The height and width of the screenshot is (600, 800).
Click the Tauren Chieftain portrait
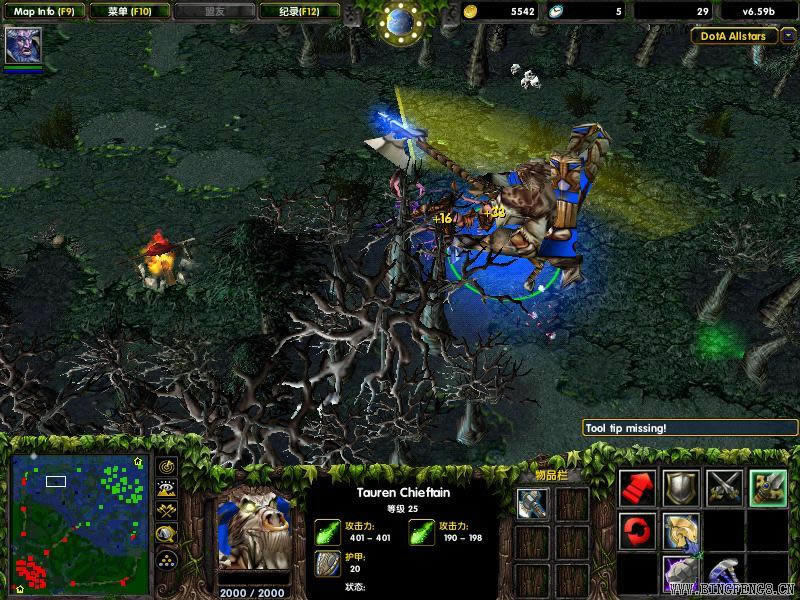pos(254,532)
